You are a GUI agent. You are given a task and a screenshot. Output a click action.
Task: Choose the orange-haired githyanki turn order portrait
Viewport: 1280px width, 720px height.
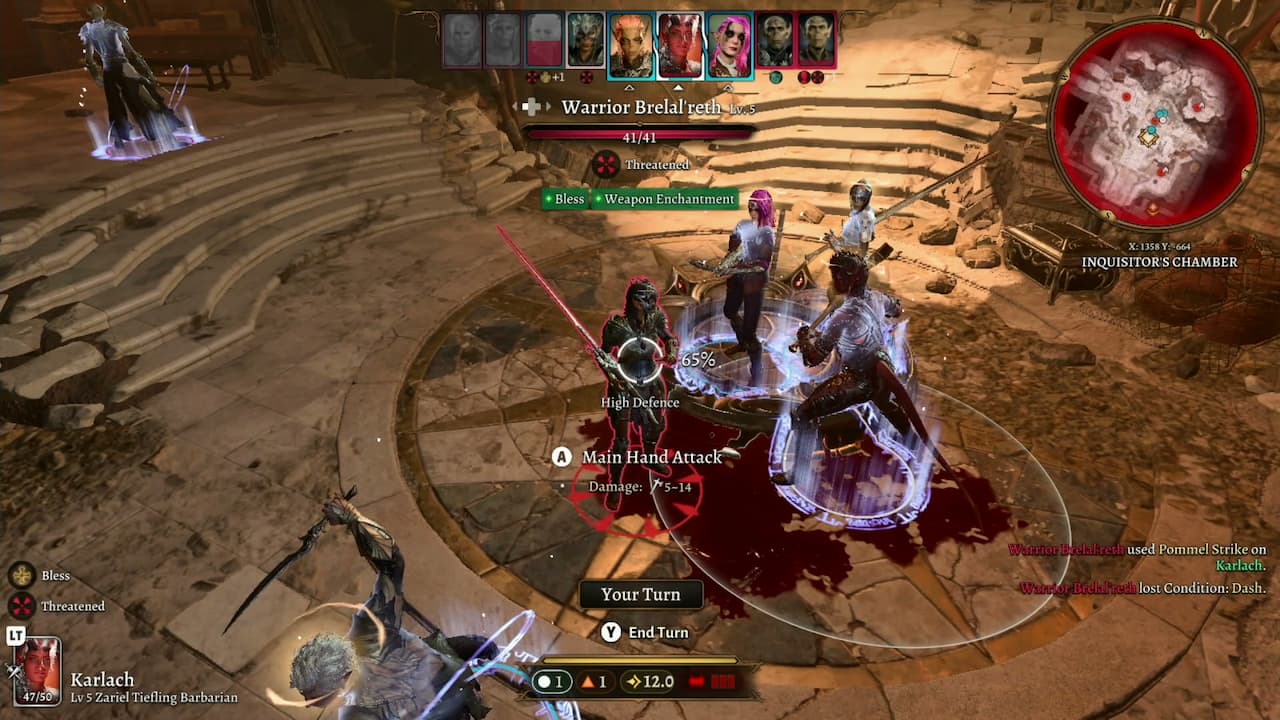(x=631, y=46)
